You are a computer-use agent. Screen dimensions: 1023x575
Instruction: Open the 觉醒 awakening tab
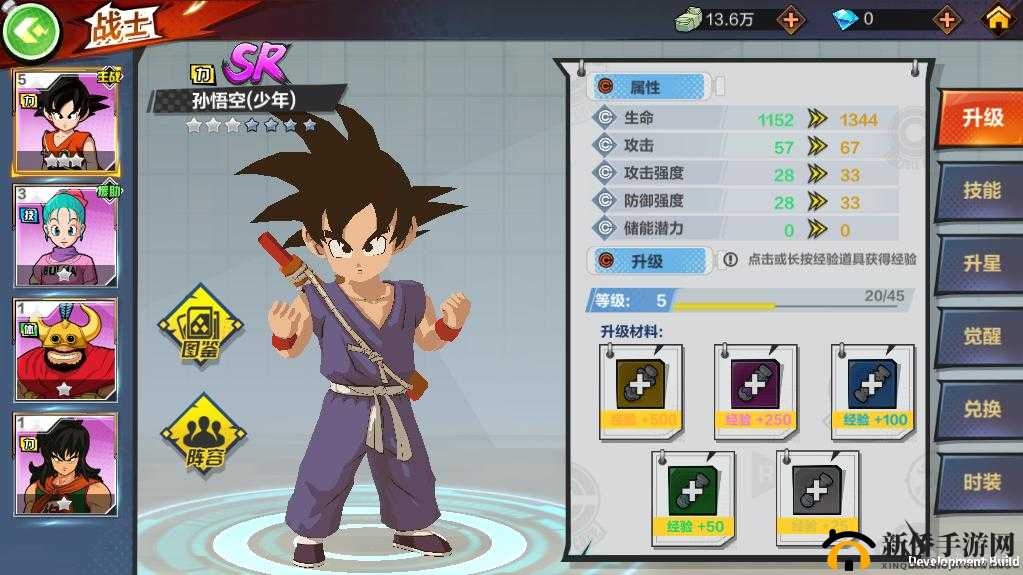tap(981, 337)
